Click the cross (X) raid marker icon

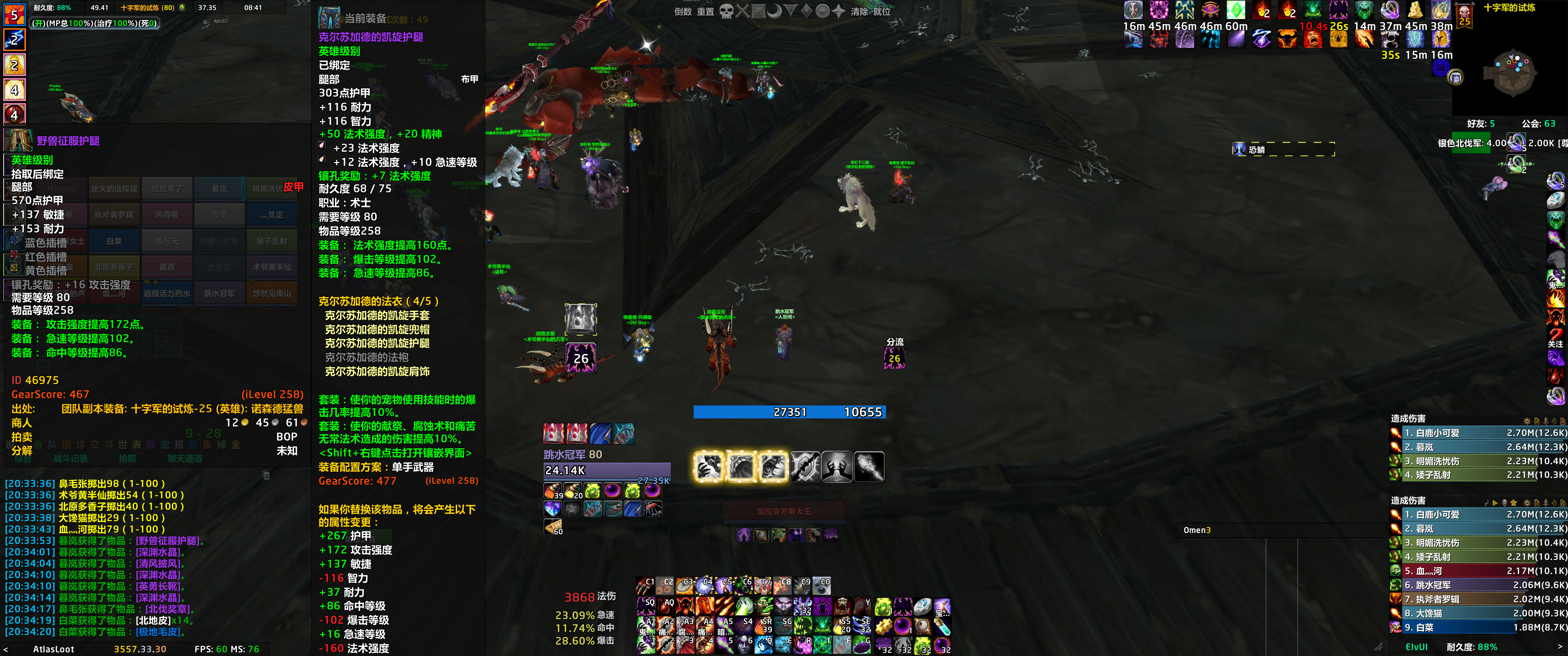click(743, 11)
